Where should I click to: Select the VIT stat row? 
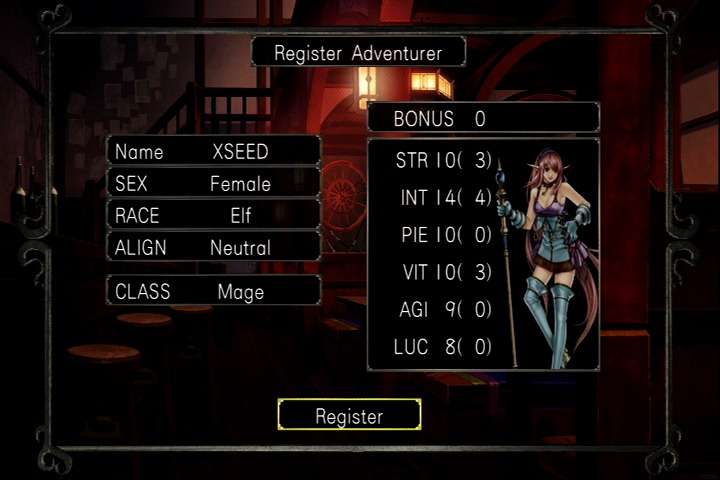(443, 273)
